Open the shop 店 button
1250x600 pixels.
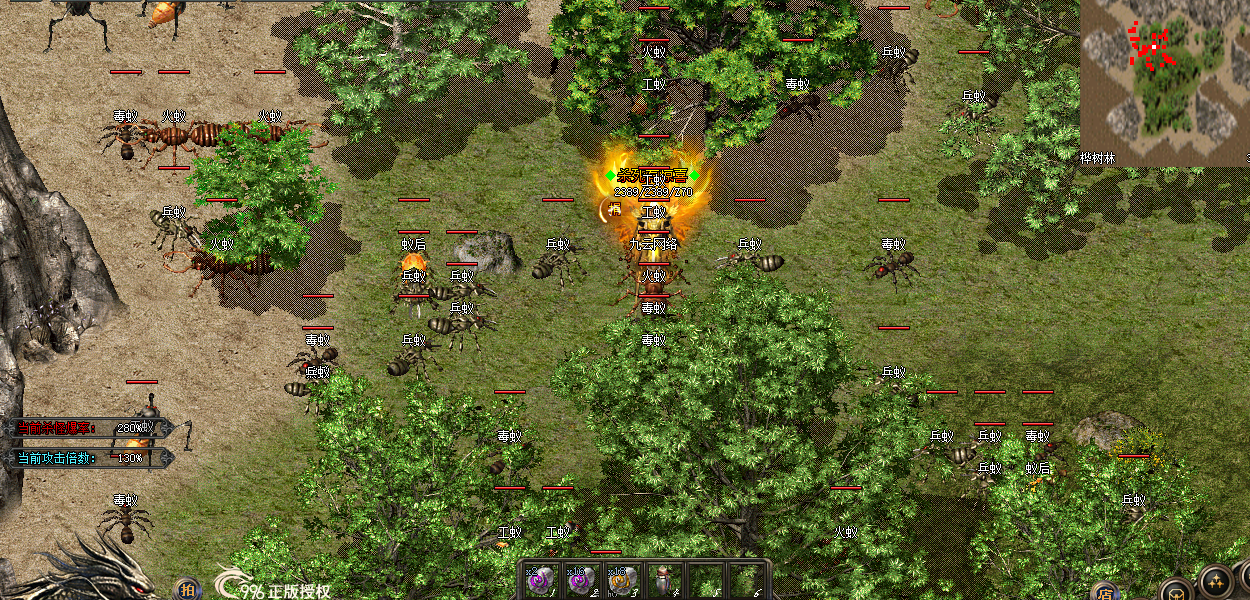coord(1104,591)
